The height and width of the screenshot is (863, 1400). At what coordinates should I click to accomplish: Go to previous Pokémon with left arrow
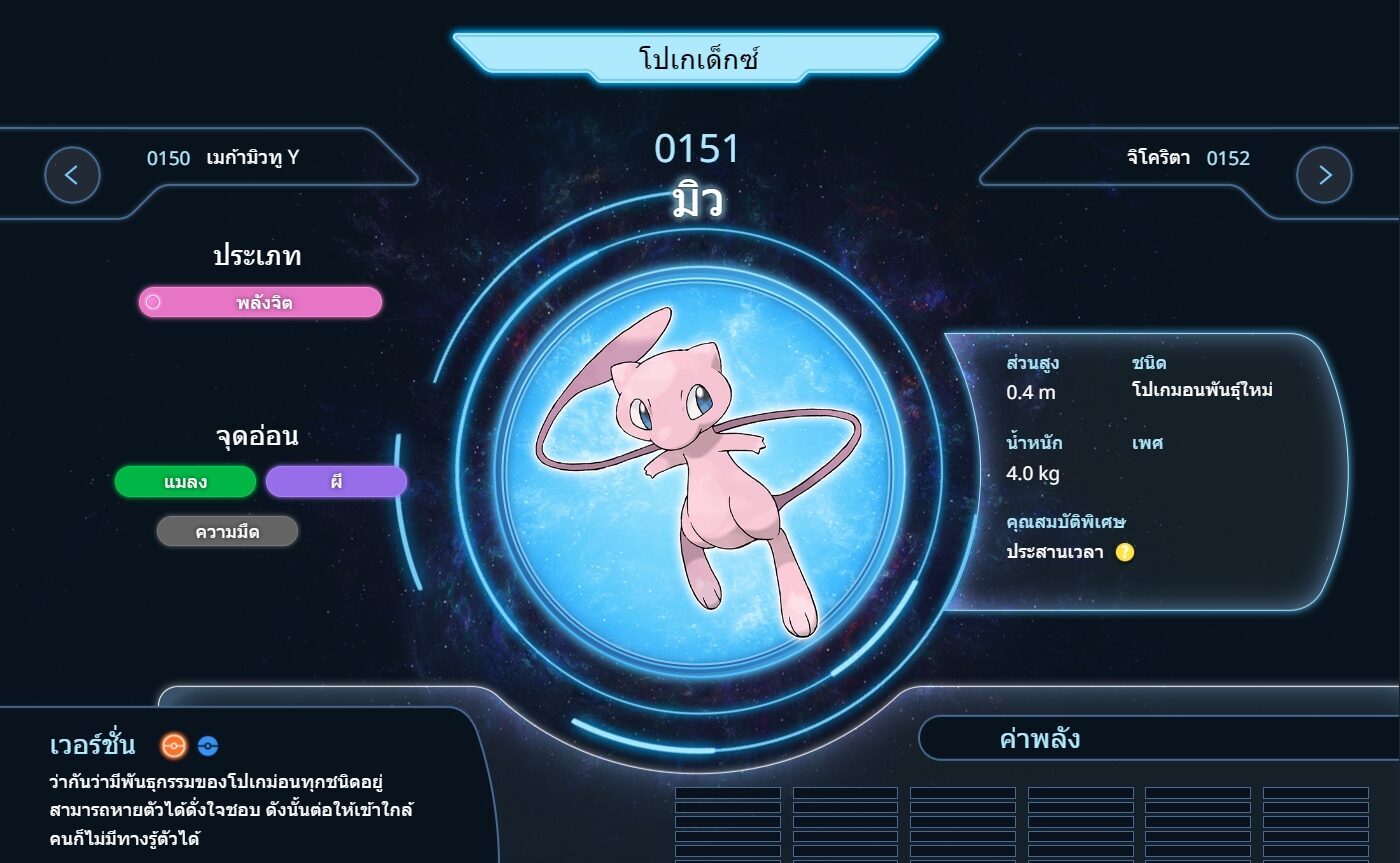point(72,175)
